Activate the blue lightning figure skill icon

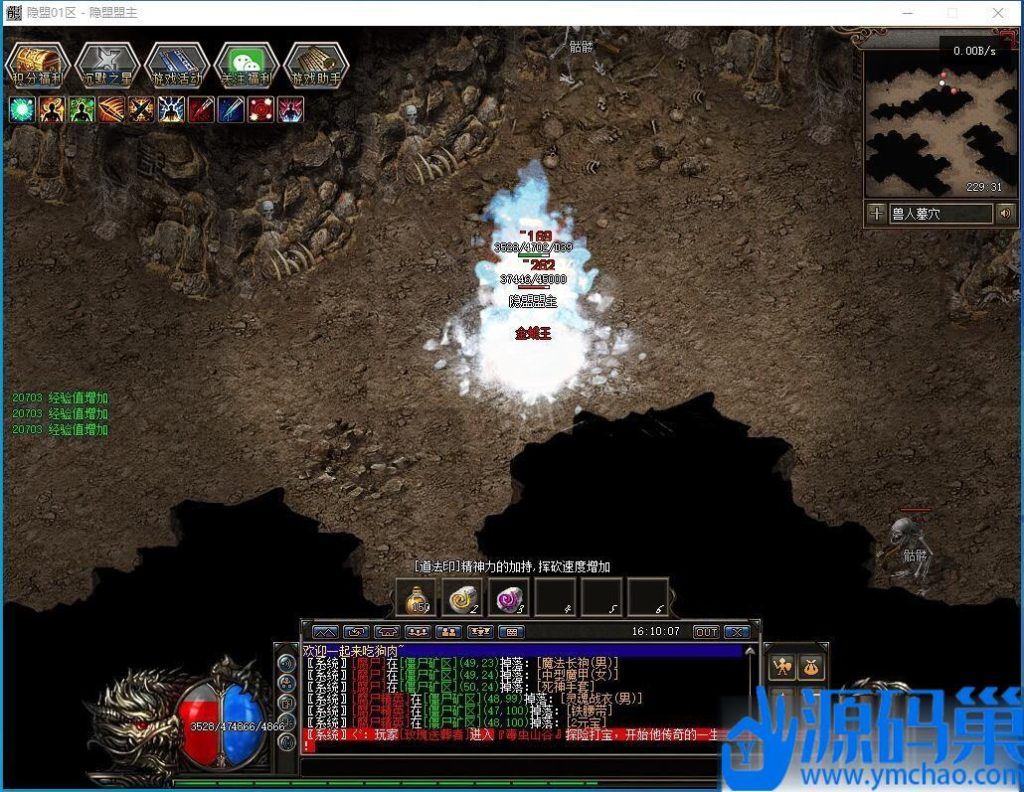click(171, 109)
